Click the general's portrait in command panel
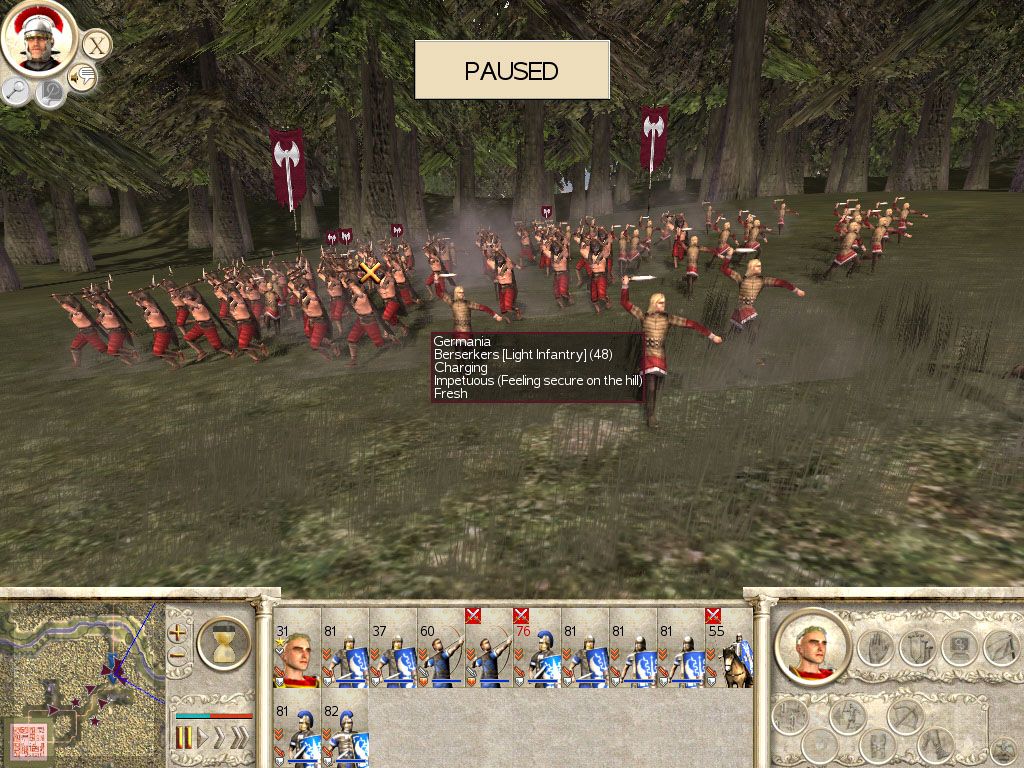The width and height of the screenshot is (1024, 768). point(812,647)
